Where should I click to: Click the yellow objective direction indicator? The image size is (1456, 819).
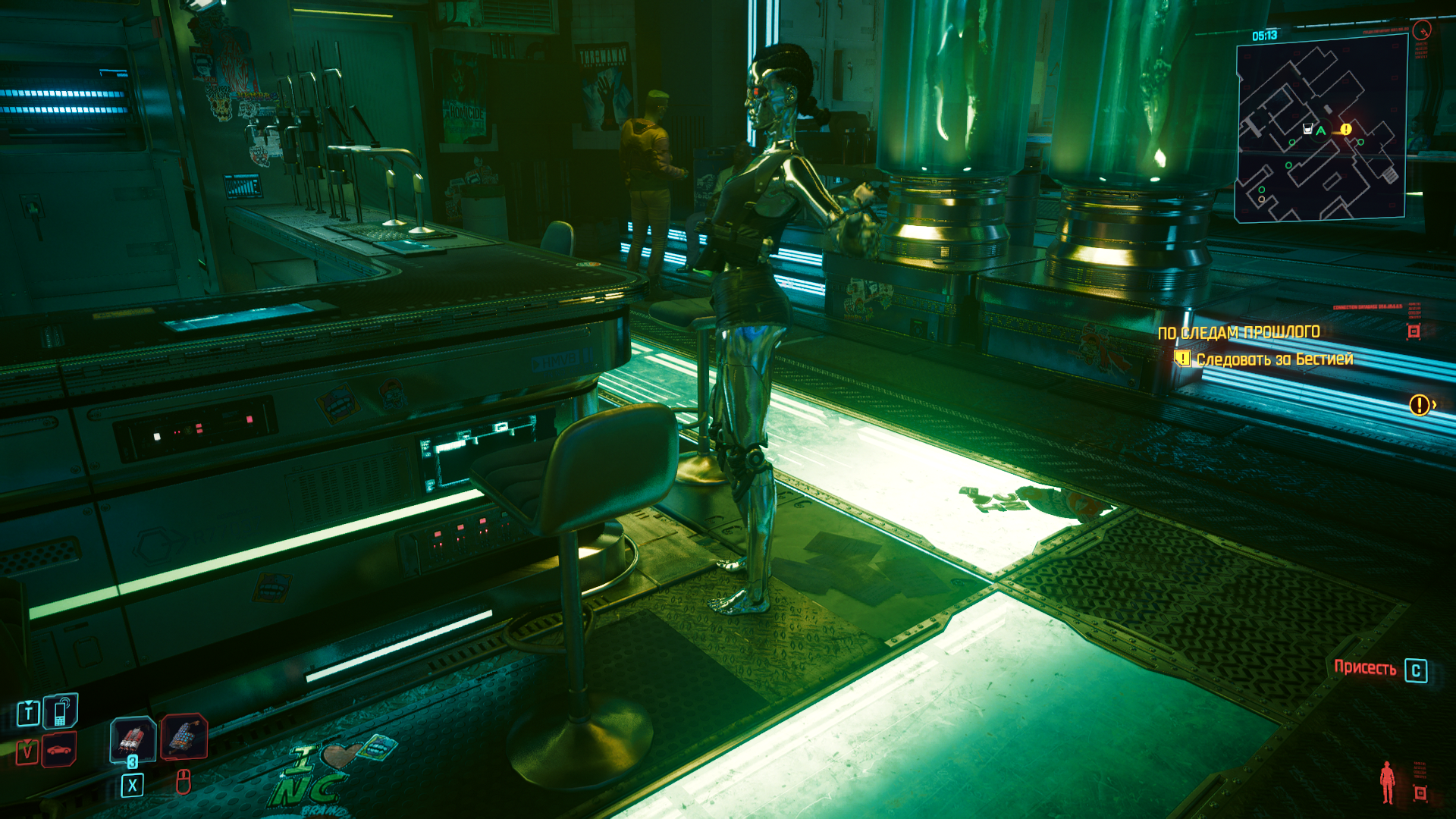pos(1420,405)
